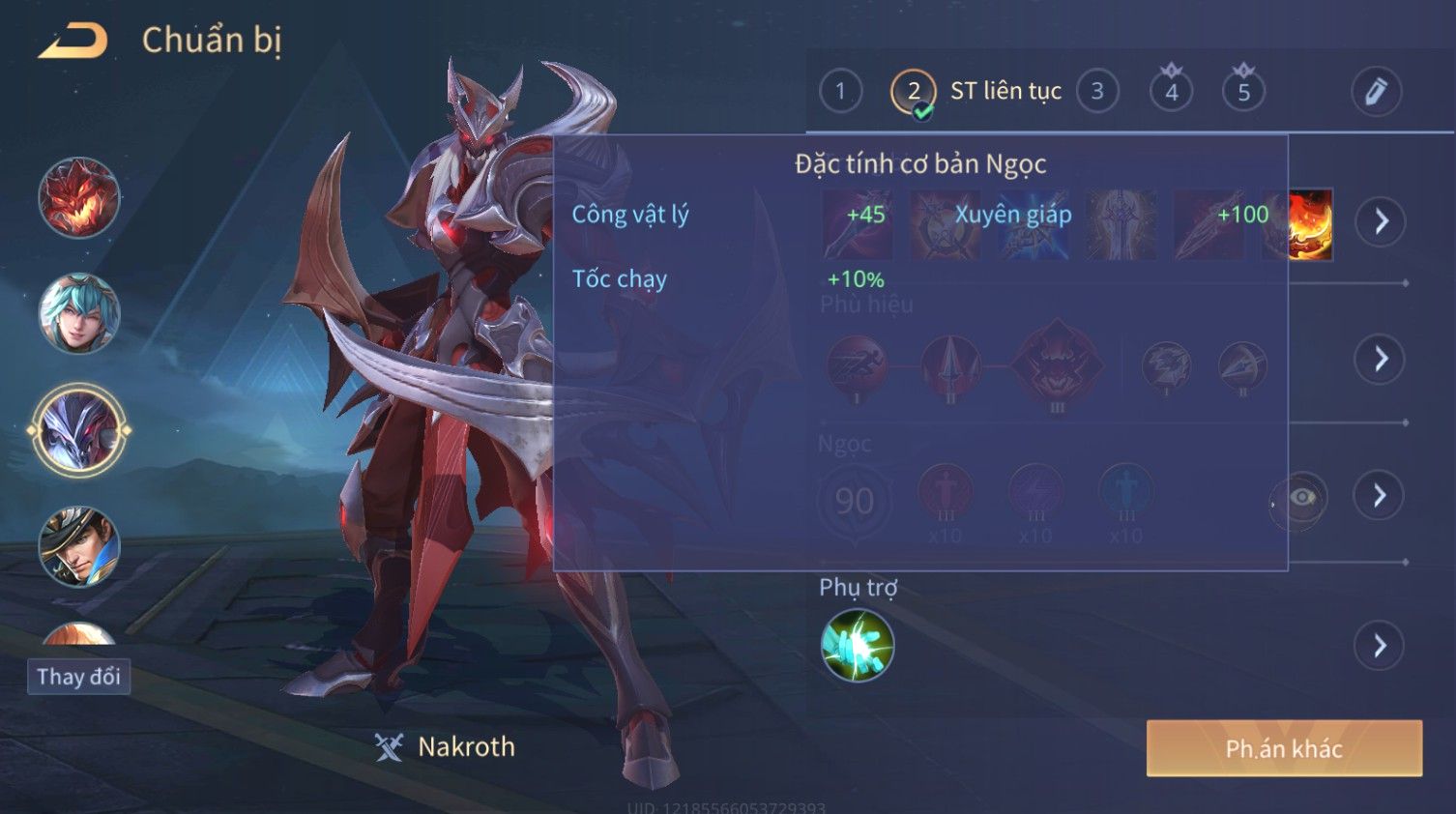Open loadout preset 5
Screen dimensions: 1456x814
coord(1243,92)
